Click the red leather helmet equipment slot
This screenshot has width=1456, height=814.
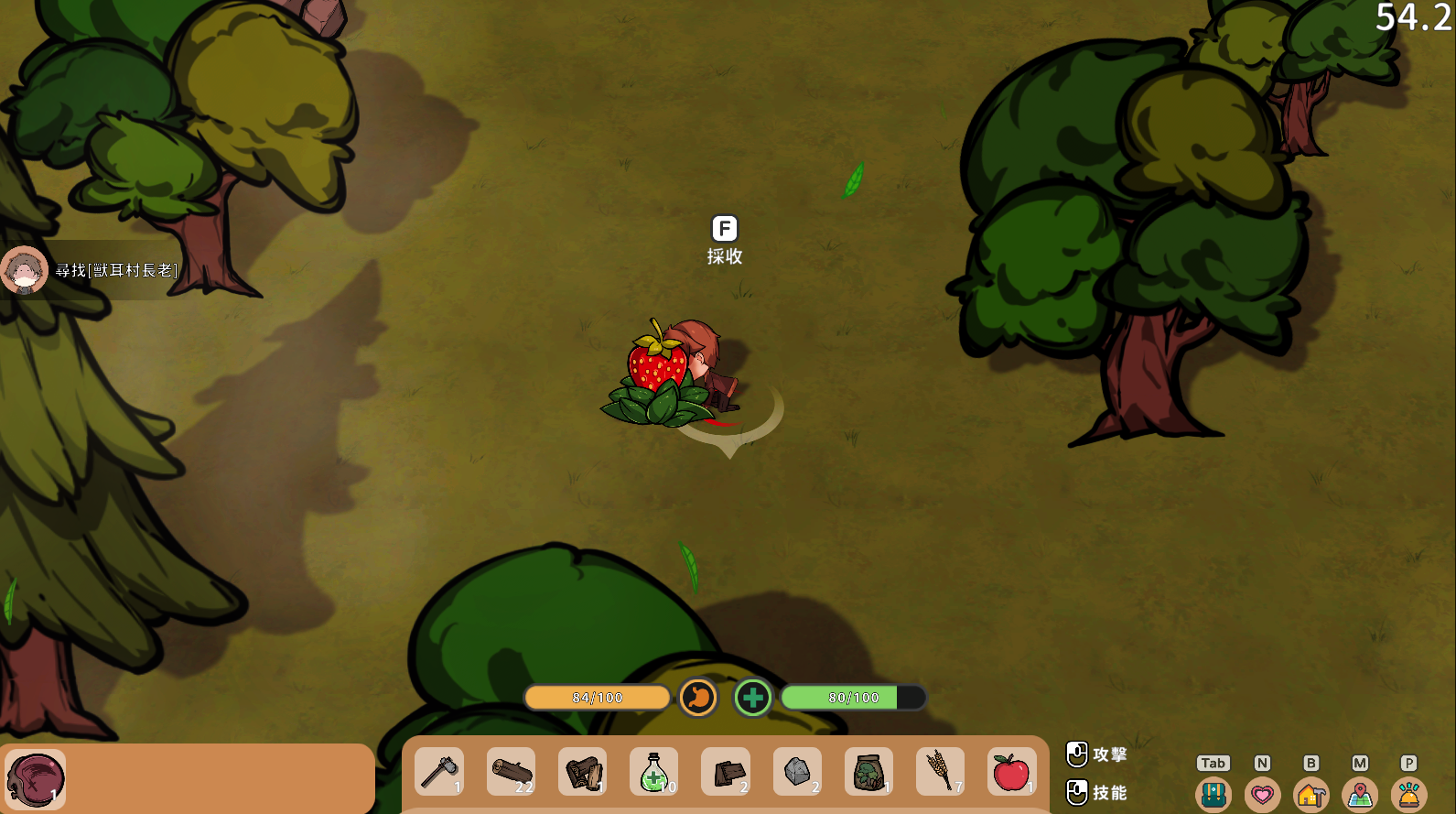[x=36, y=779]
